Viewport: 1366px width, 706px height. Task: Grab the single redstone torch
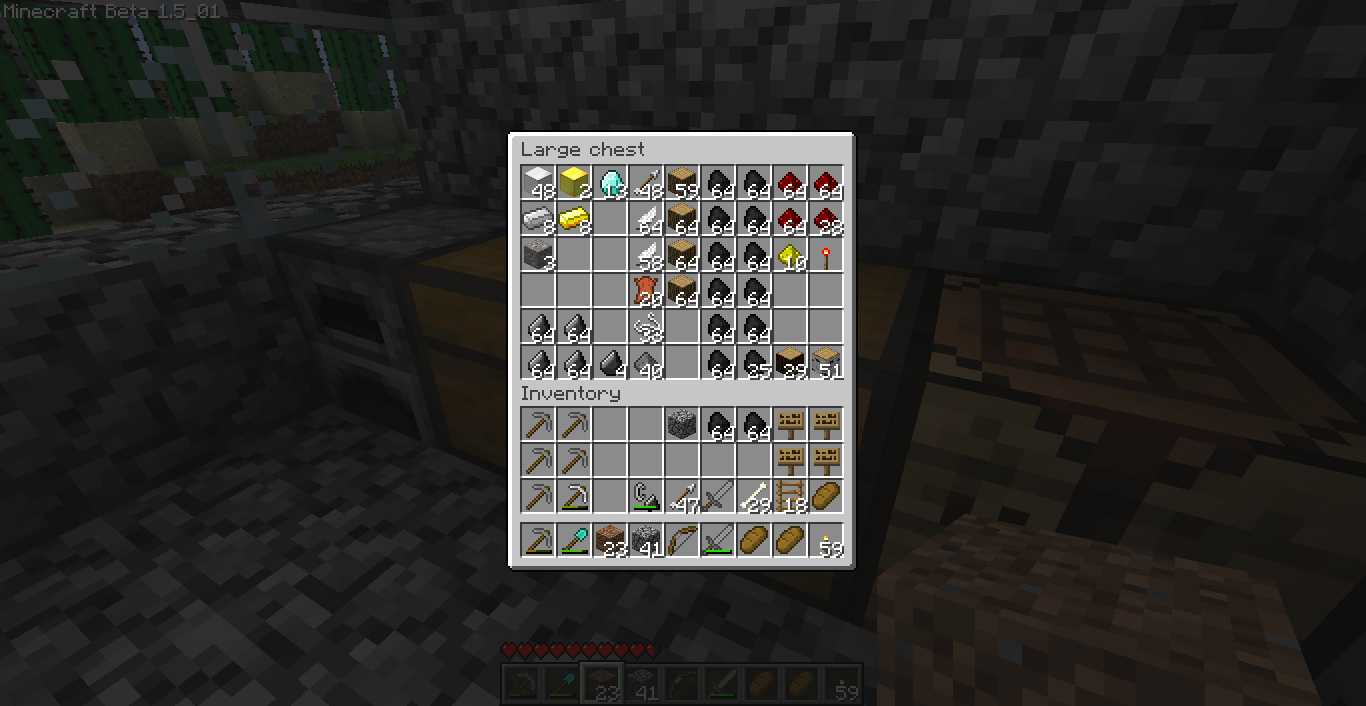[826, 255]
